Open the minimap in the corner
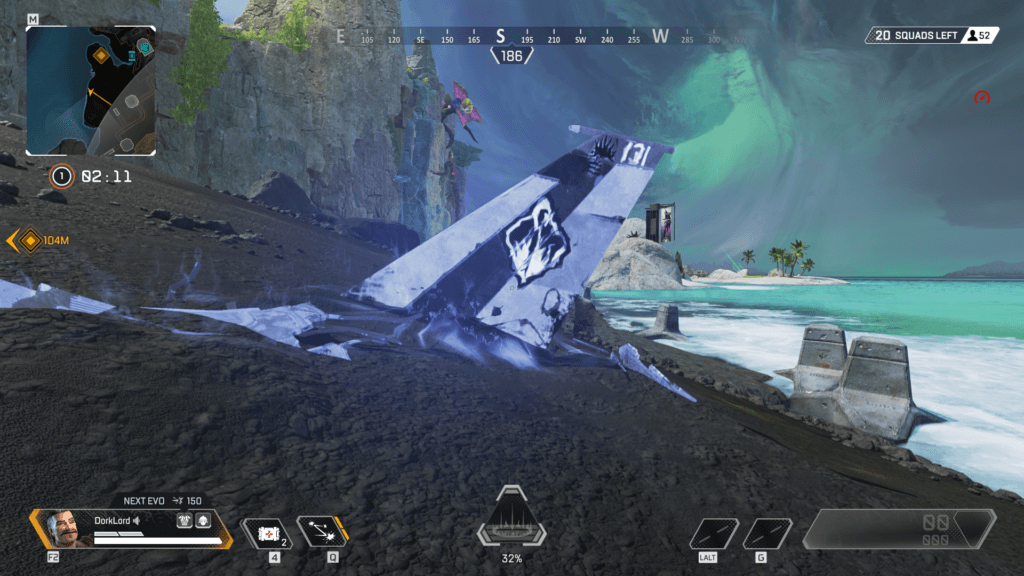 91,90
